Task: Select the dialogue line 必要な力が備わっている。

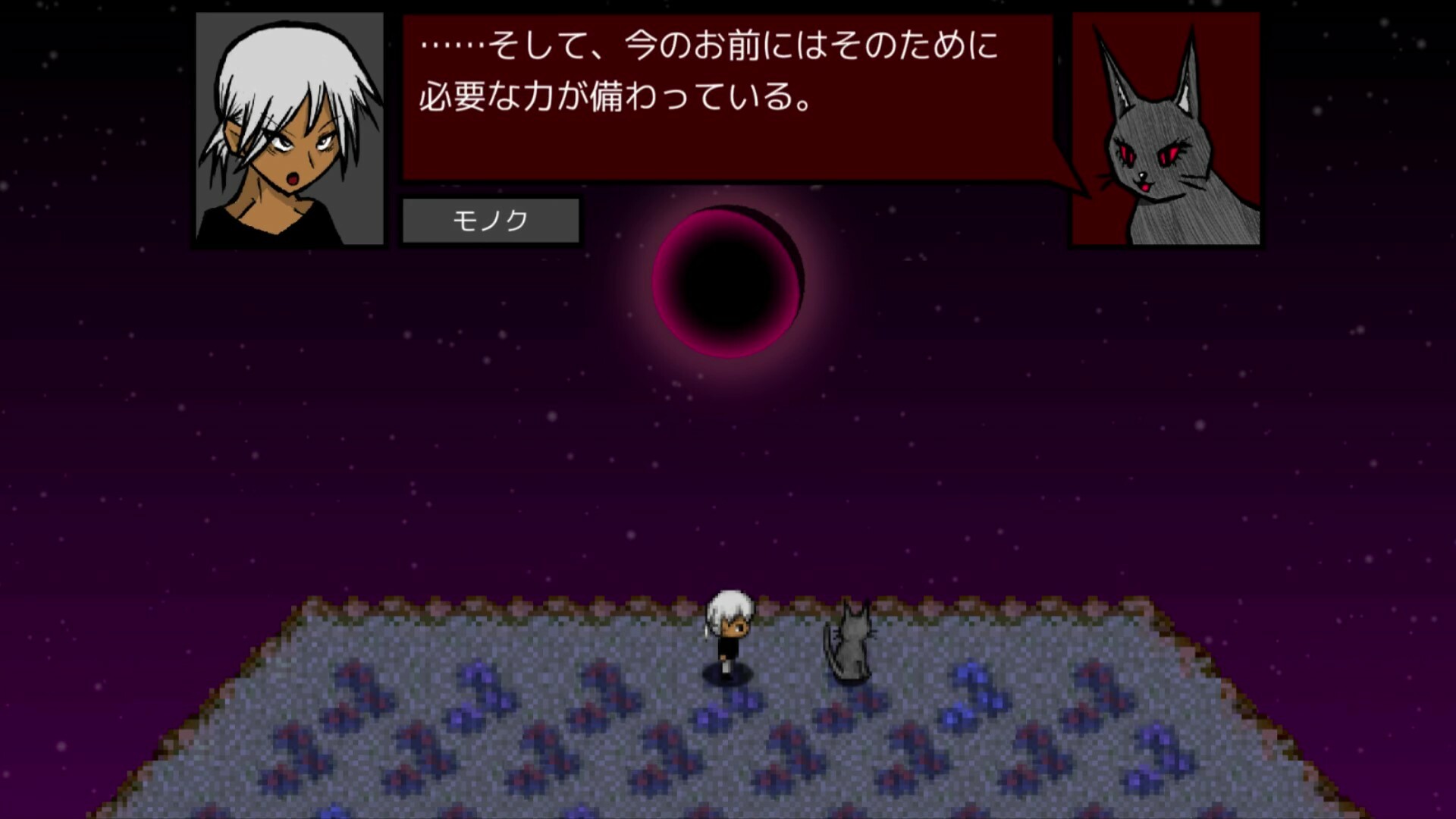Action: point(614,95)
